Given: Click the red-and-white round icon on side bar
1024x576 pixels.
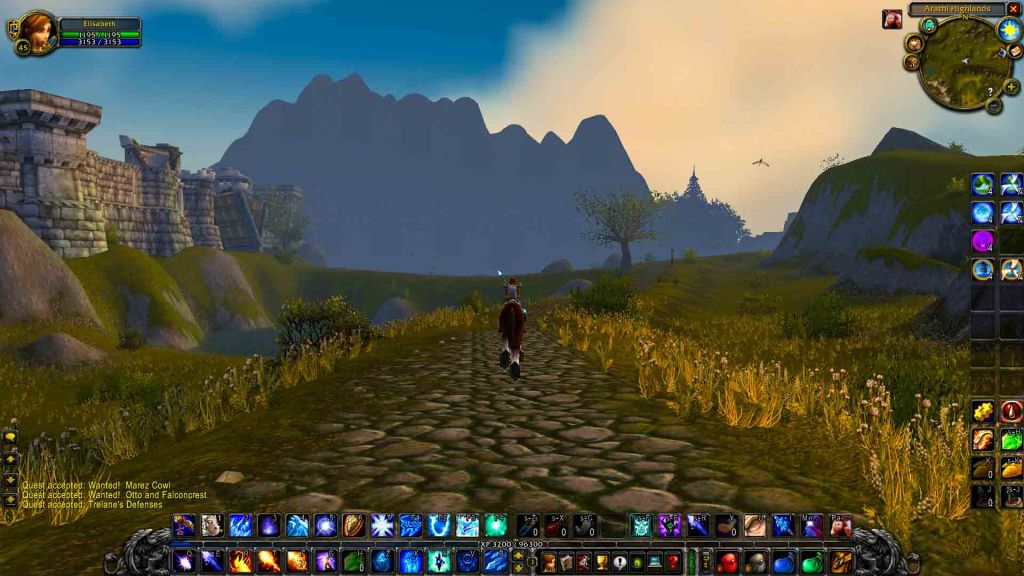Looking at the screenshot, I should click(1011, 411).
